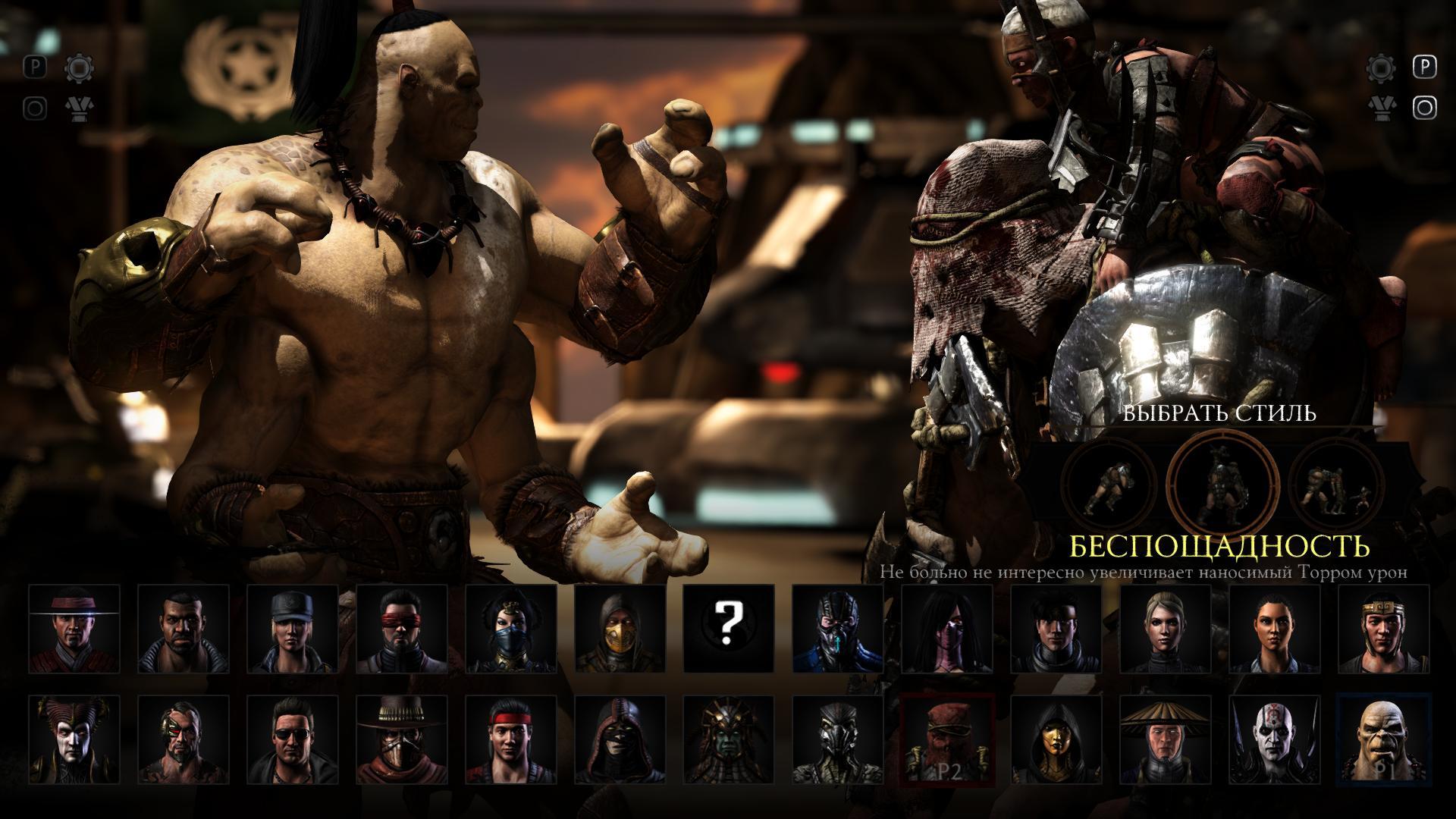Screen dimensions: 1456x819
Task: Select Goro's portrait marked P1
Action: click(1385, 739)
